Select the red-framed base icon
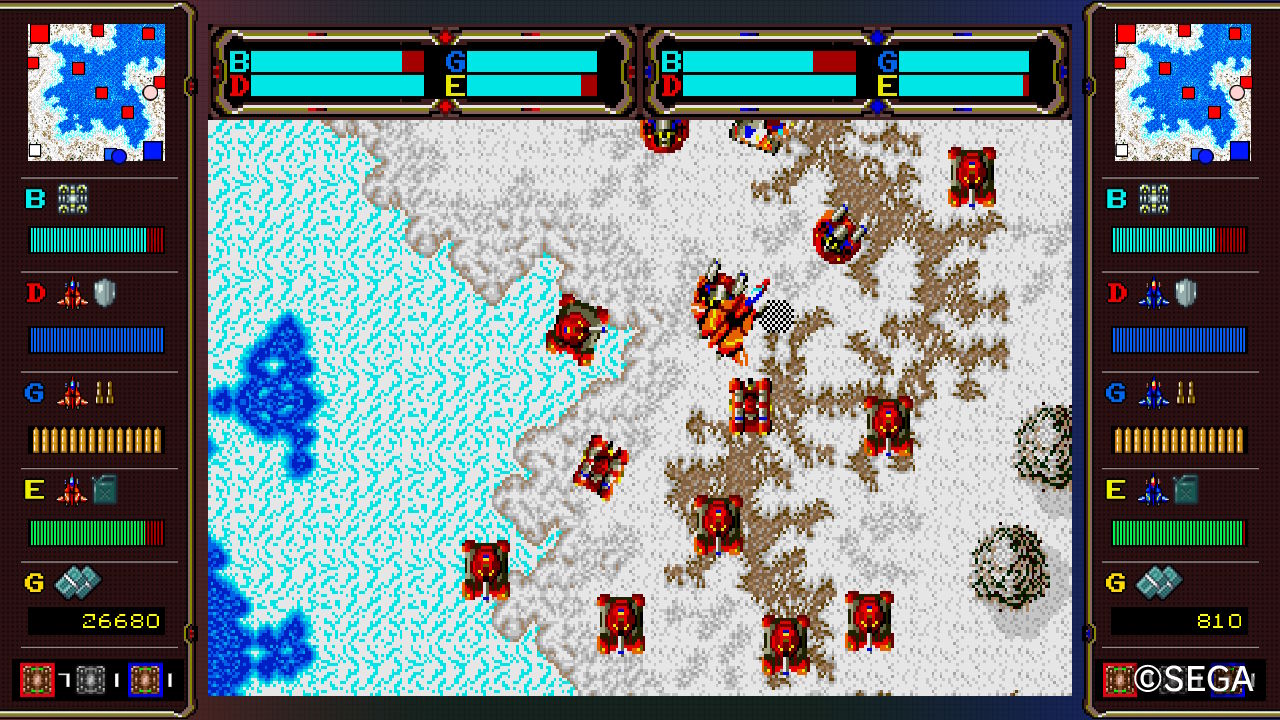Image resolution: width=1280 pixels, height=720 pixels. tap(36, 679)
